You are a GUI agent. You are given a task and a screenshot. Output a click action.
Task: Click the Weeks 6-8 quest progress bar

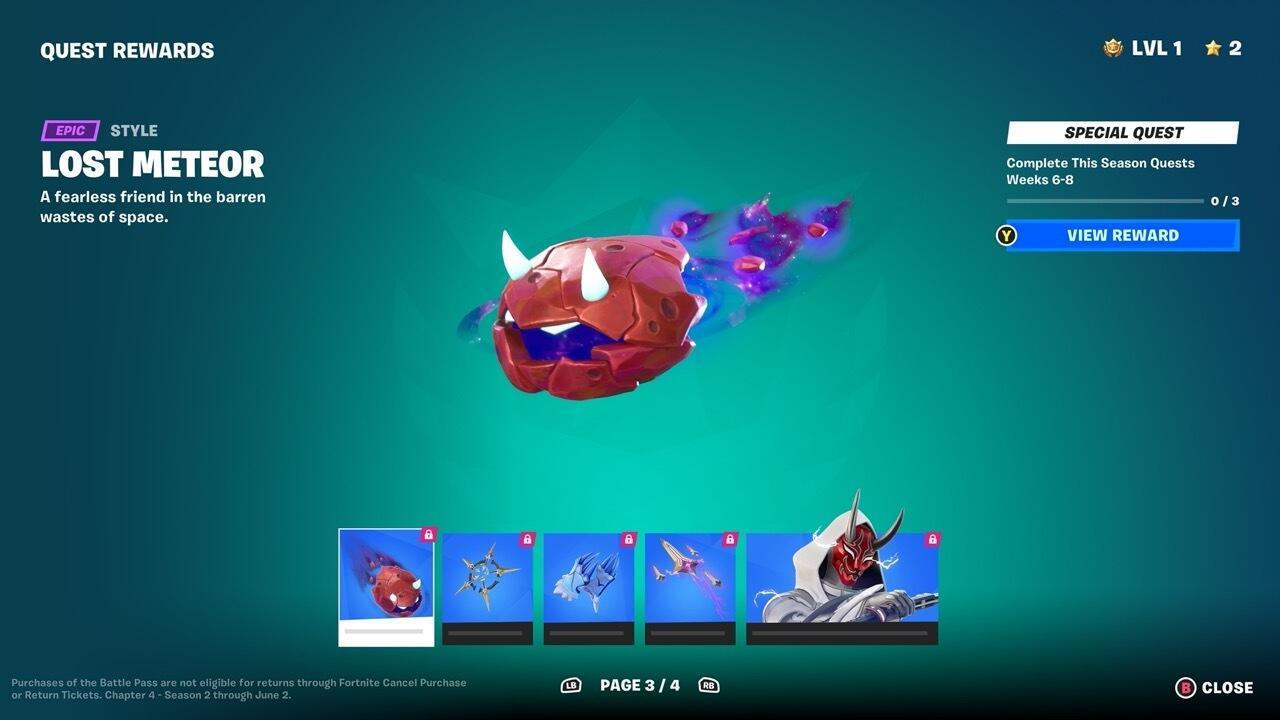[x=1108, y=199]
